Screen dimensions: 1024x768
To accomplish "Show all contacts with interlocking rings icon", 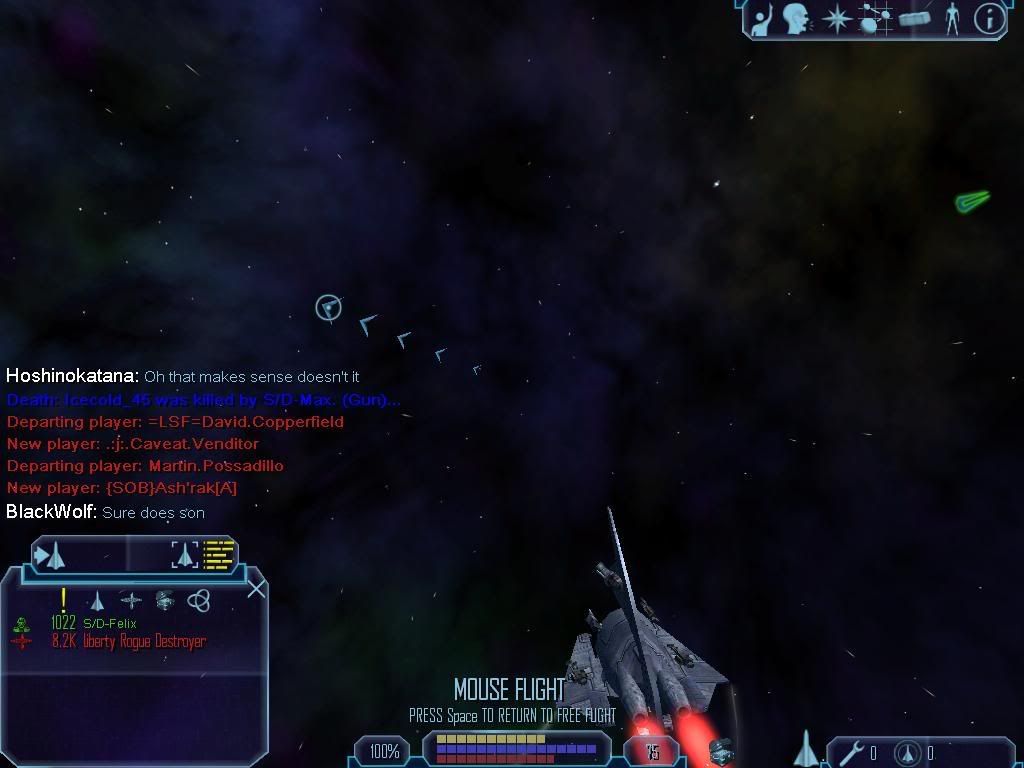I will (x=198, y=600).
